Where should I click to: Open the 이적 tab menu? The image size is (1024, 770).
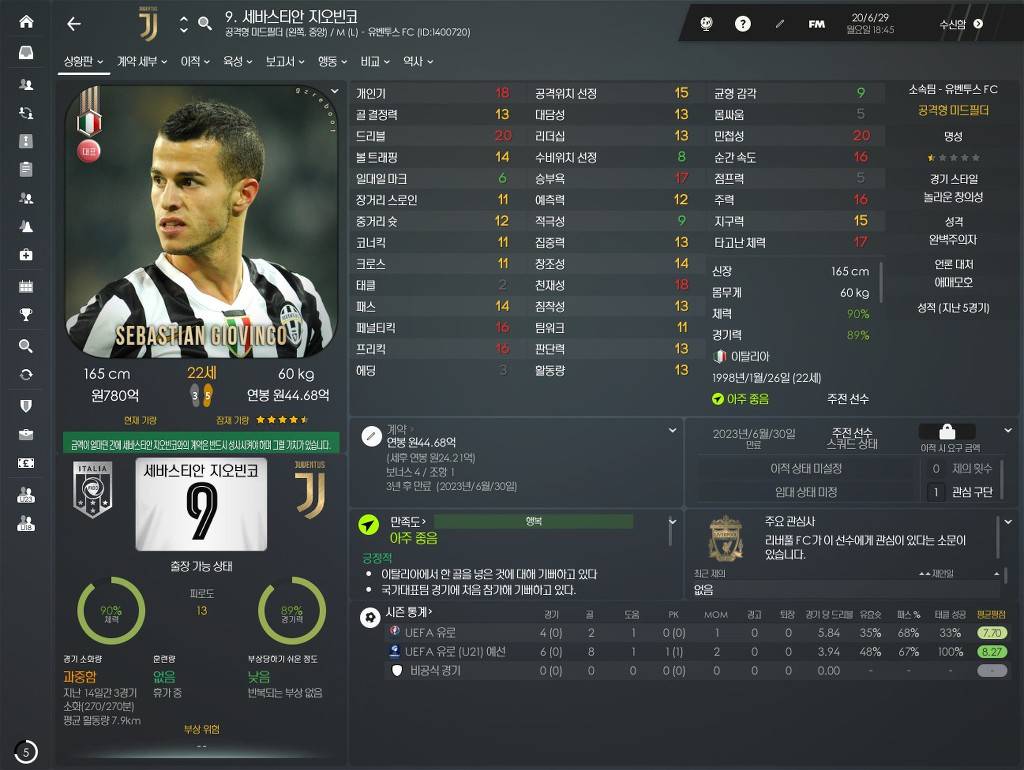[x=194, y=62]
